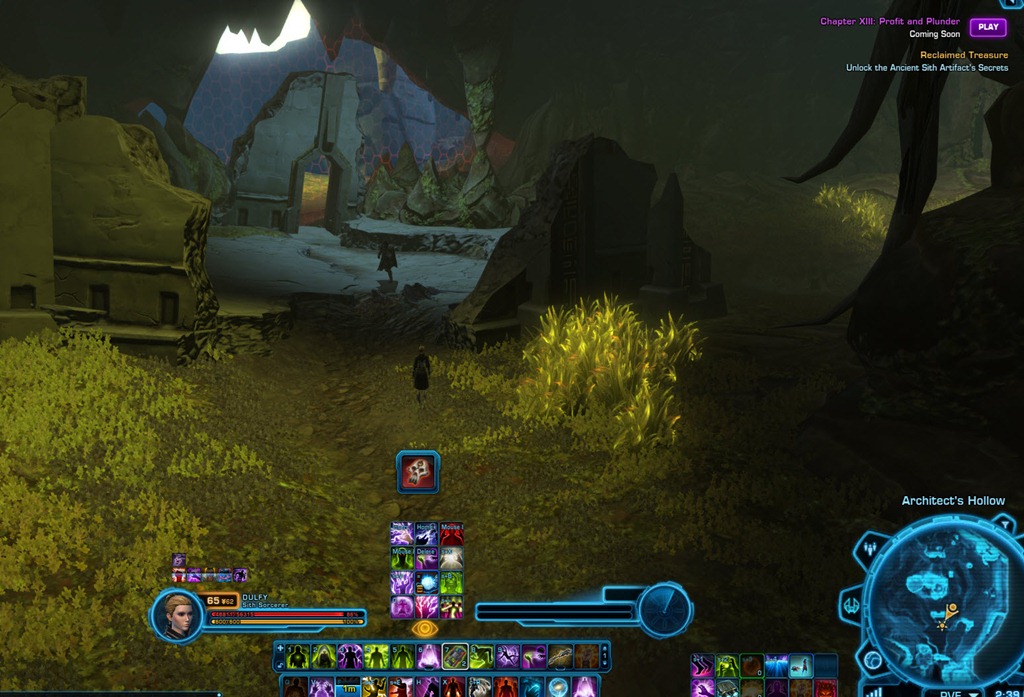
Task: Use the highlighted item in quickbar slot 7
Action: click(455, 657)
